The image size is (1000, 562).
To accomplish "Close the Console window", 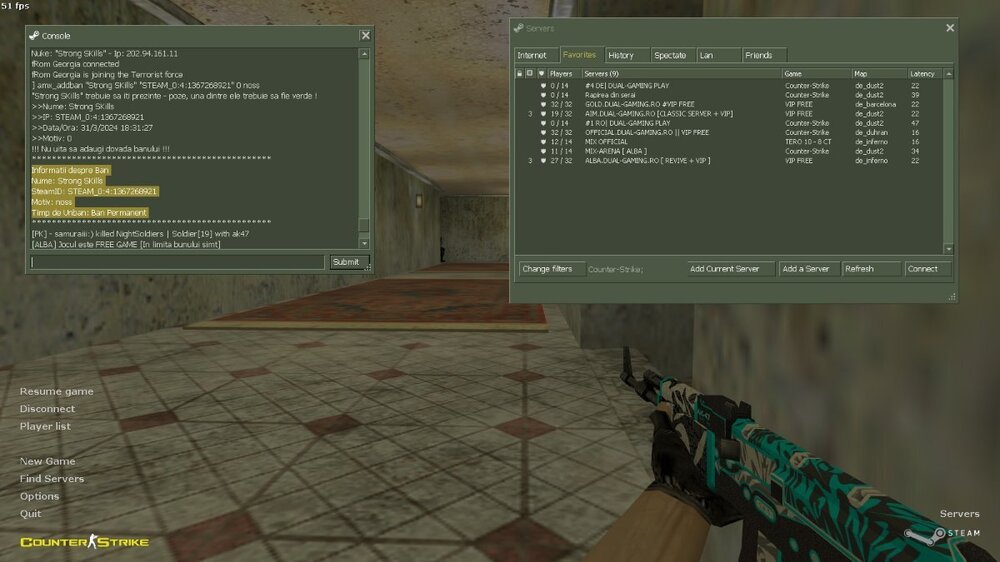I will point(365,35).
